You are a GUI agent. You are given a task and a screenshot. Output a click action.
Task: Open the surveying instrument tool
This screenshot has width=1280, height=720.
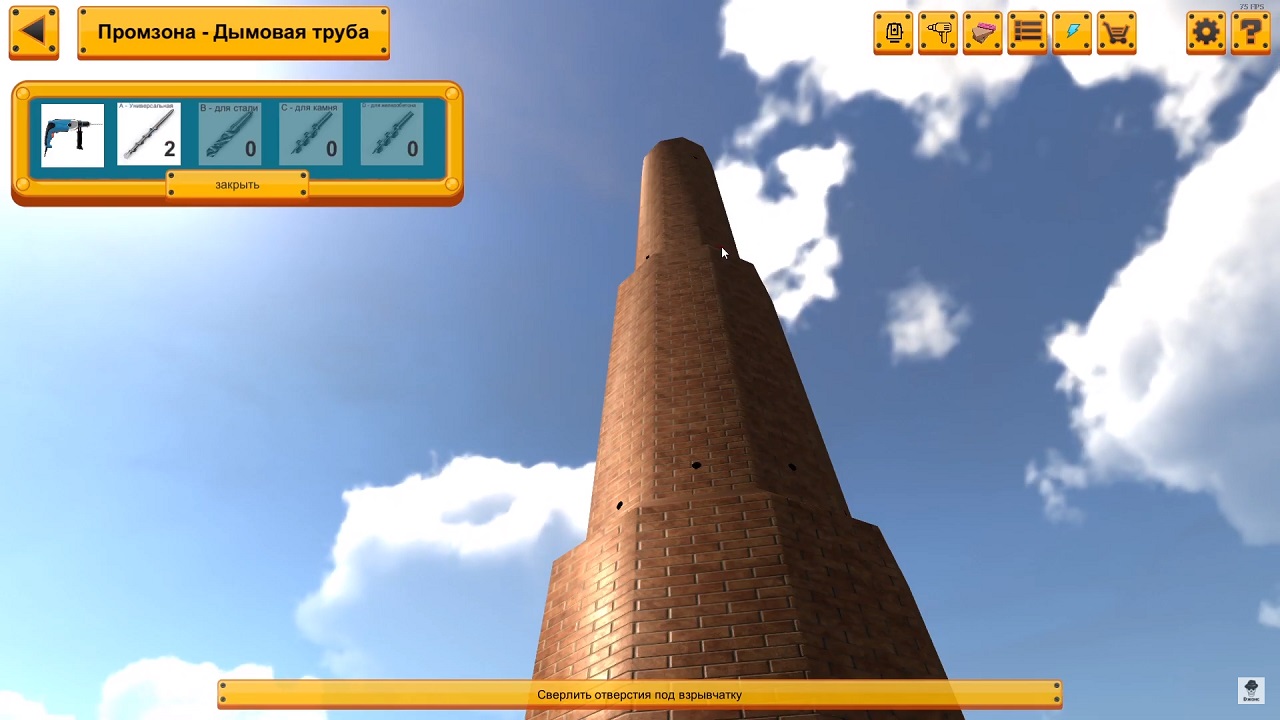(x=893, y=33)
